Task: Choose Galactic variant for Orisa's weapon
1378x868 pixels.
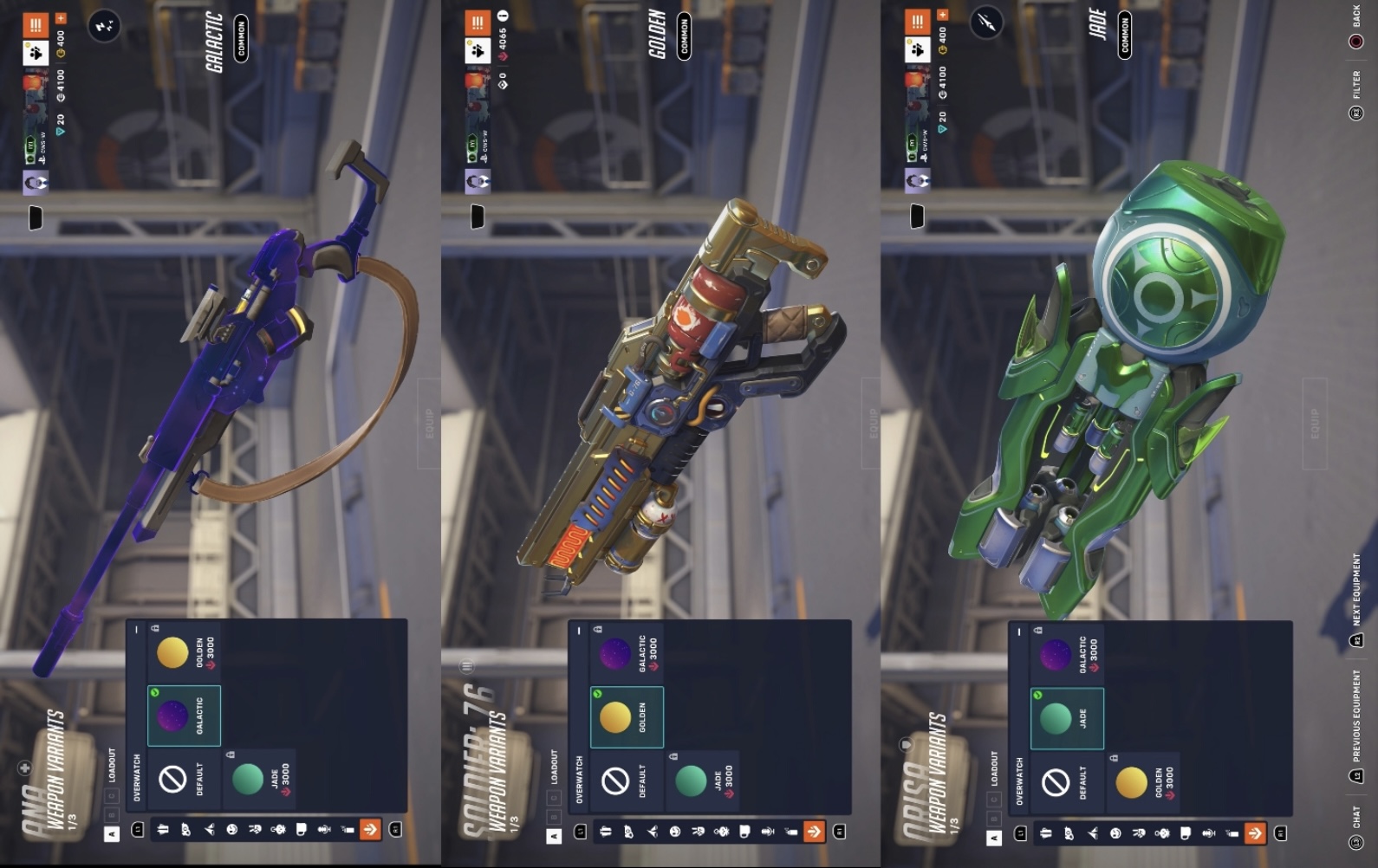Action: pyautogui.click(x=1066, y=655)
